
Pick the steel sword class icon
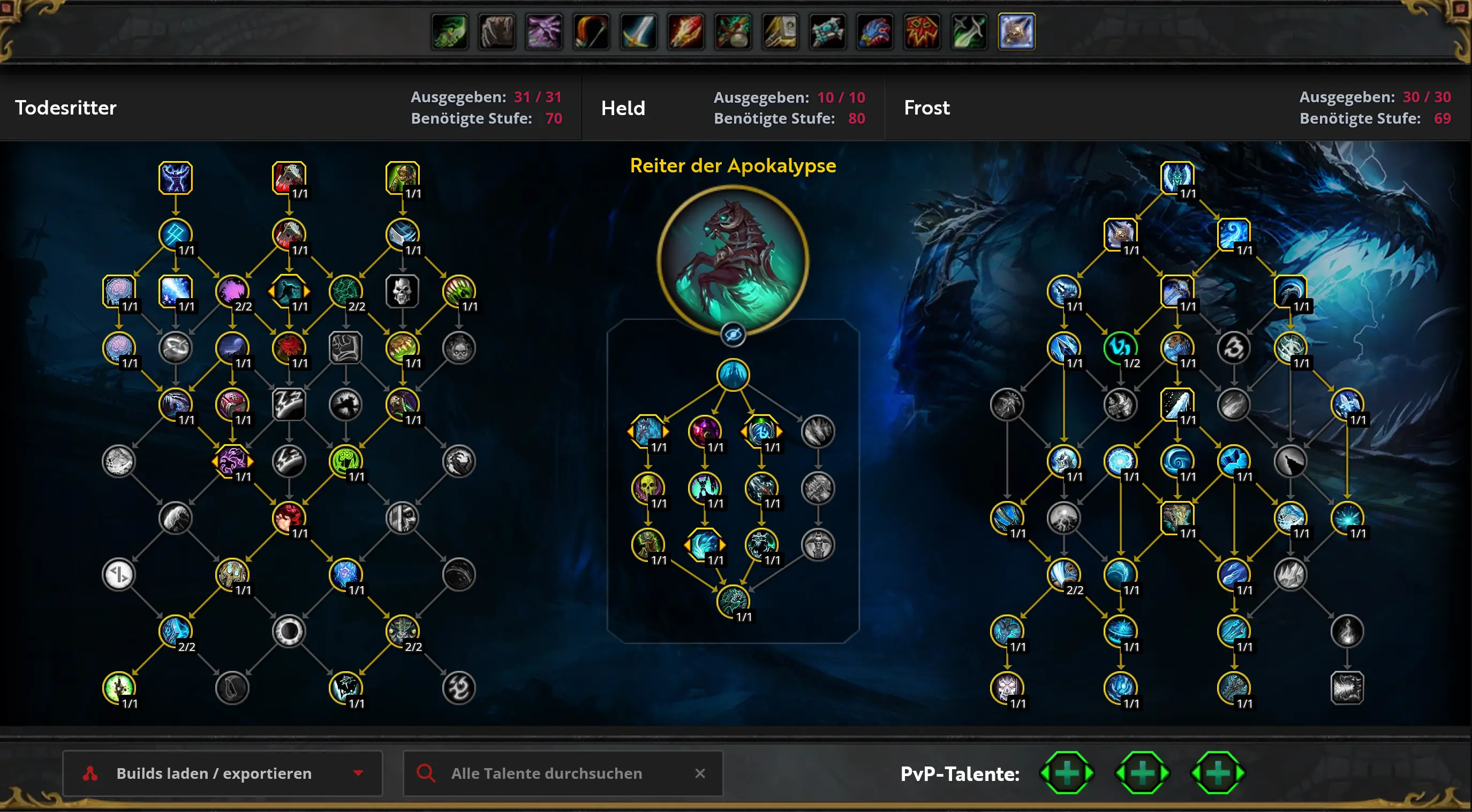[638, 32]
